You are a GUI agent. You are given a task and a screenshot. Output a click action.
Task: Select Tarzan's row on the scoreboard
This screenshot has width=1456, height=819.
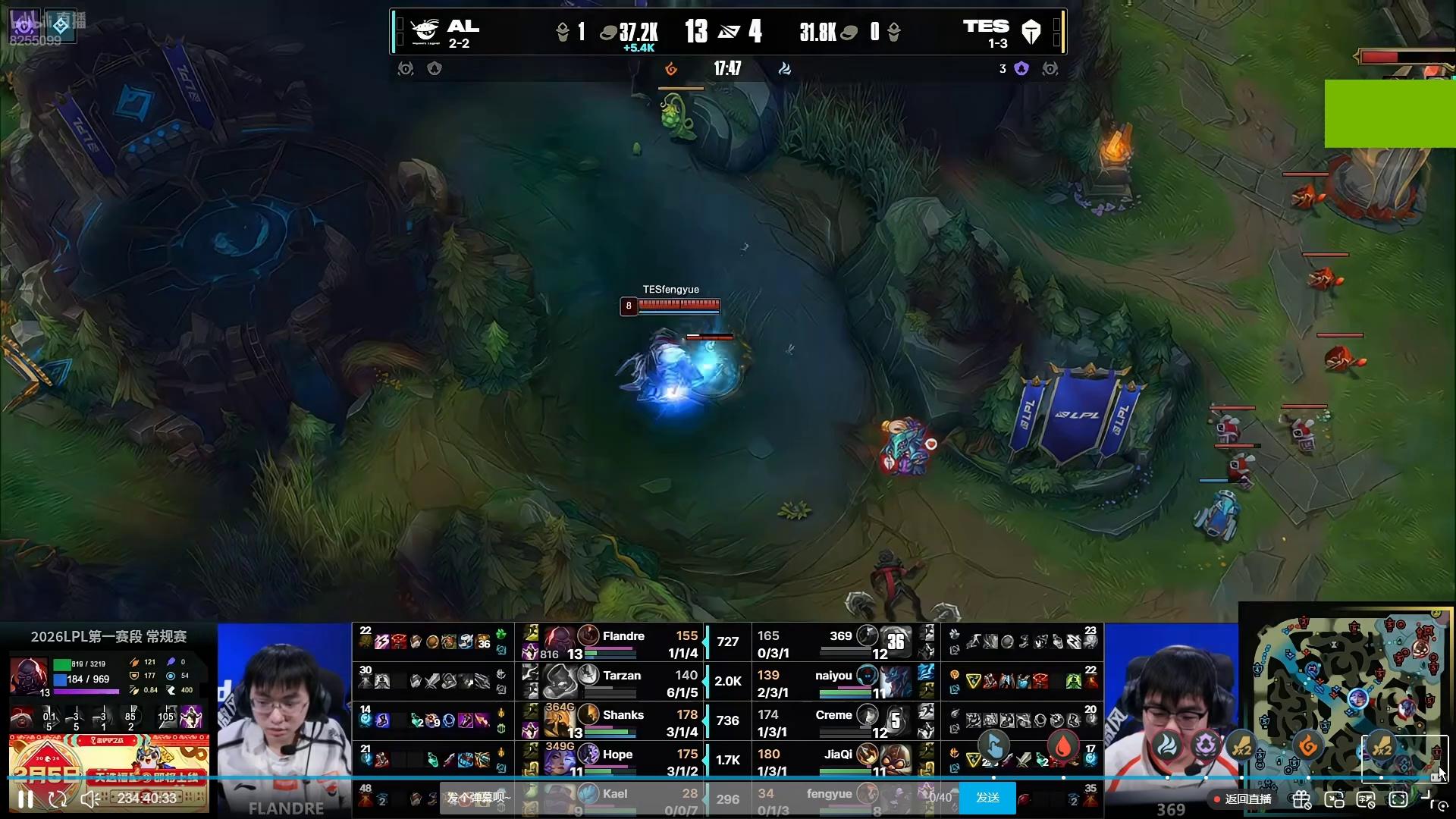(x=621, y=682)
